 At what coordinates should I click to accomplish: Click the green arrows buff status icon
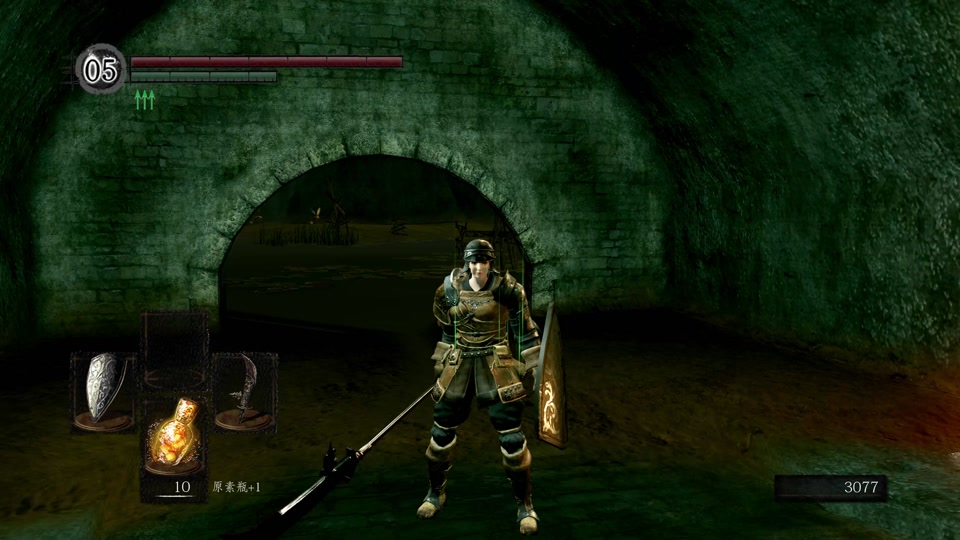point(145,98)
